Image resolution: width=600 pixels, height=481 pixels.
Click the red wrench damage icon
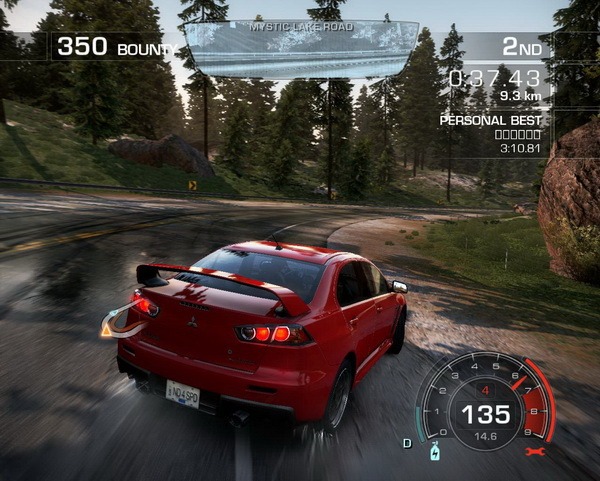[x=533, y=451]
